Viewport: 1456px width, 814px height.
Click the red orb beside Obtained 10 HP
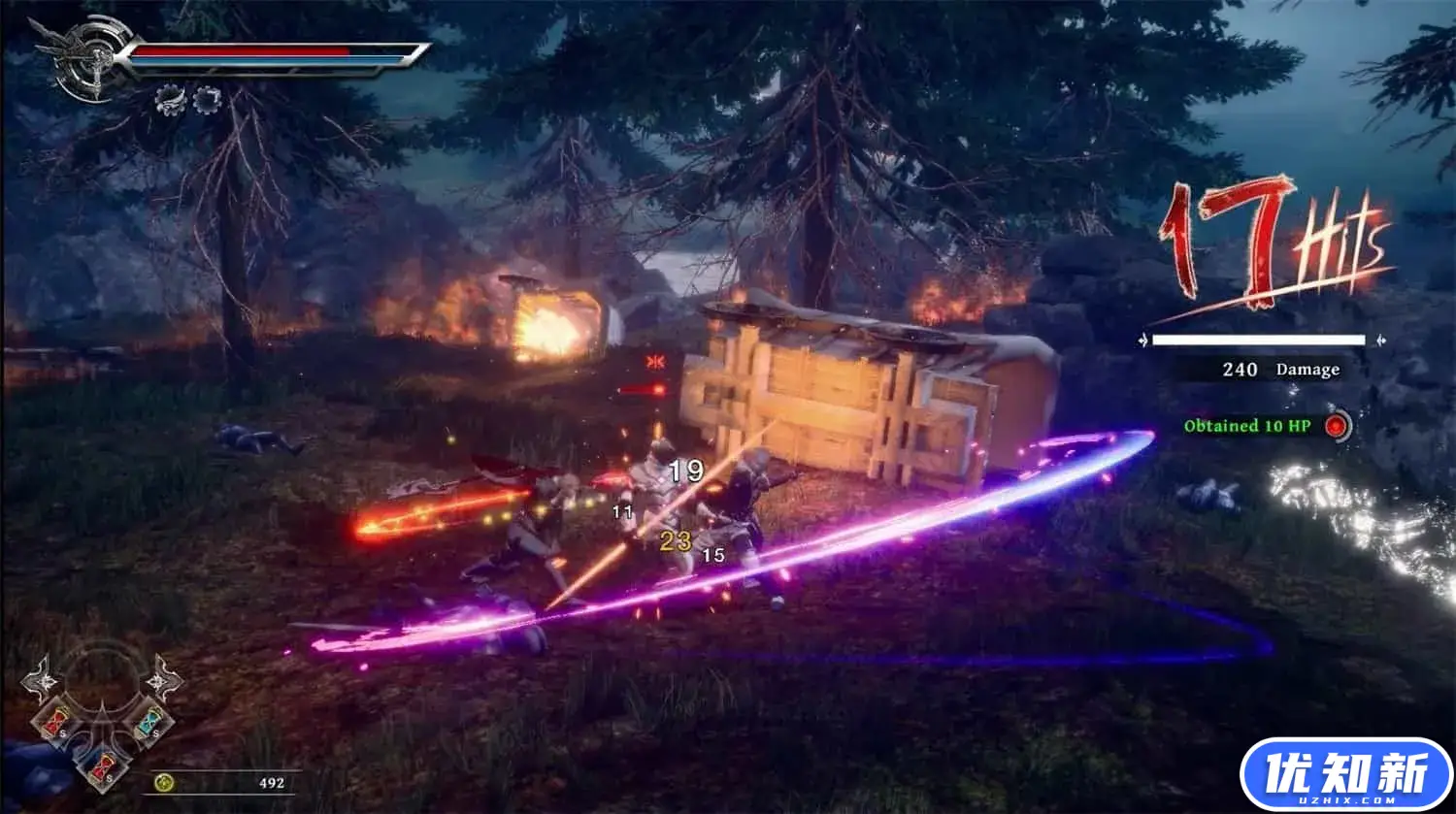[1339, 424]
